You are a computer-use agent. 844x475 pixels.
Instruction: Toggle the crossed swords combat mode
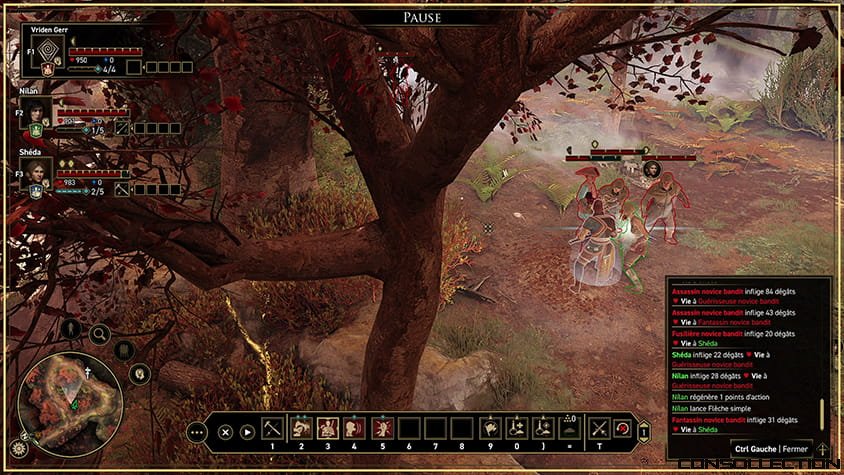599,428
